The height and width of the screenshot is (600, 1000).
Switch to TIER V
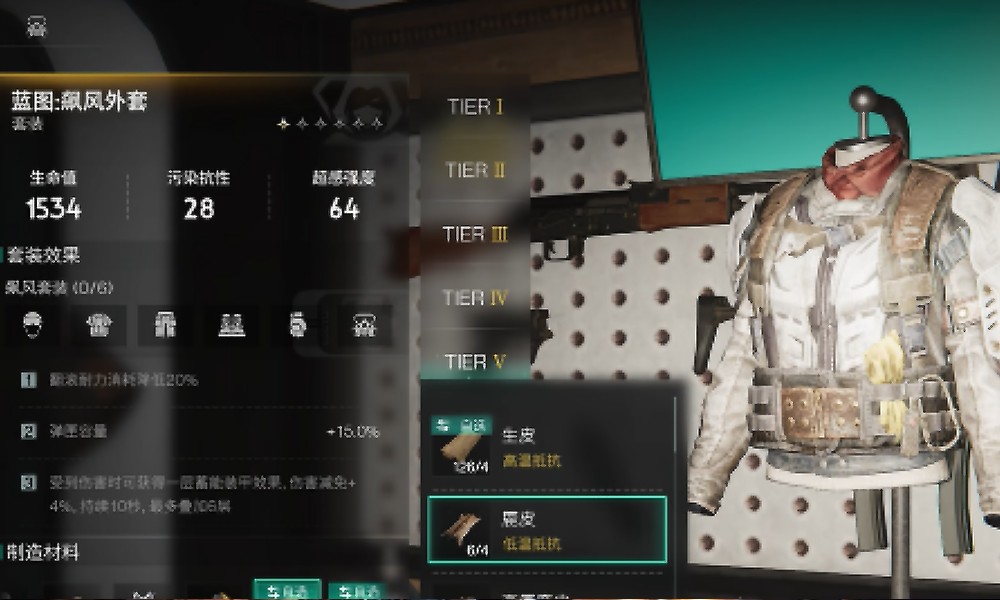coord(476,361)
